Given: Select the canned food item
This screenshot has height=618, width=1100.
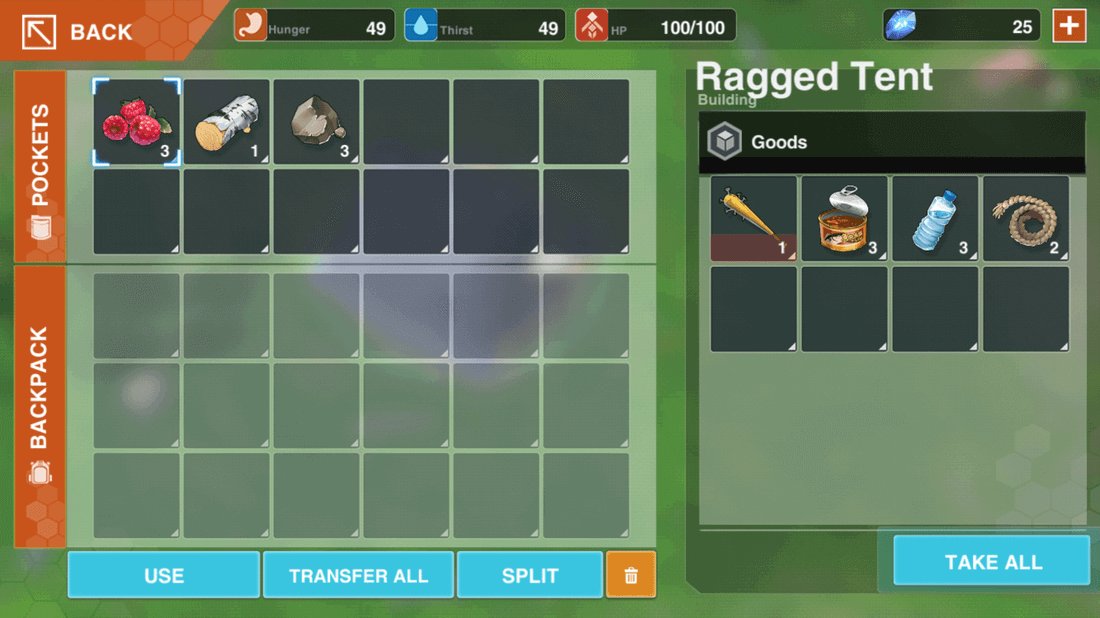Looking at the screenshot, I should pos(845,219).
